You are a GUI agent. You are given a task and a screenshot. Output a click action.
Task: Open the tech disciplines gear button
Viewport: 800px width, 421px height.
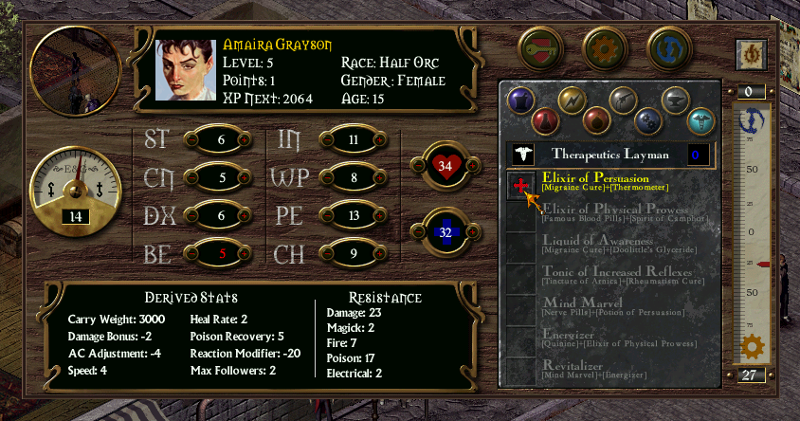[x=602, y=46]
